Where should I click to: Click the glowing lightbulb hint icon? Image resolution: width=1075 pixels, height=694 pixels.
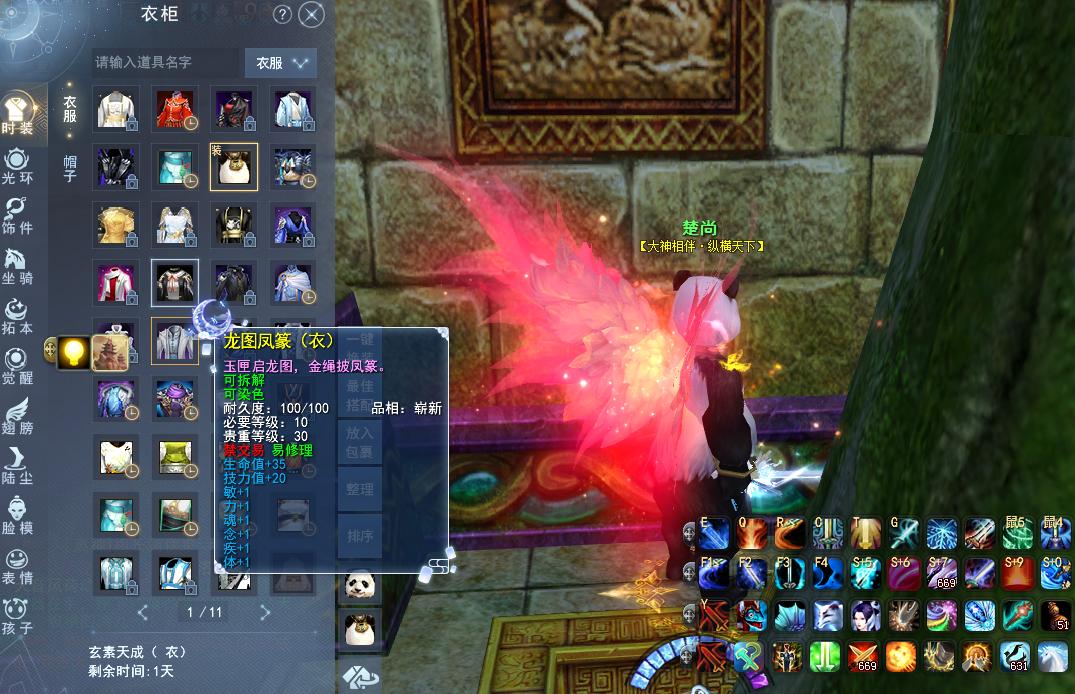tap(73, 351)
